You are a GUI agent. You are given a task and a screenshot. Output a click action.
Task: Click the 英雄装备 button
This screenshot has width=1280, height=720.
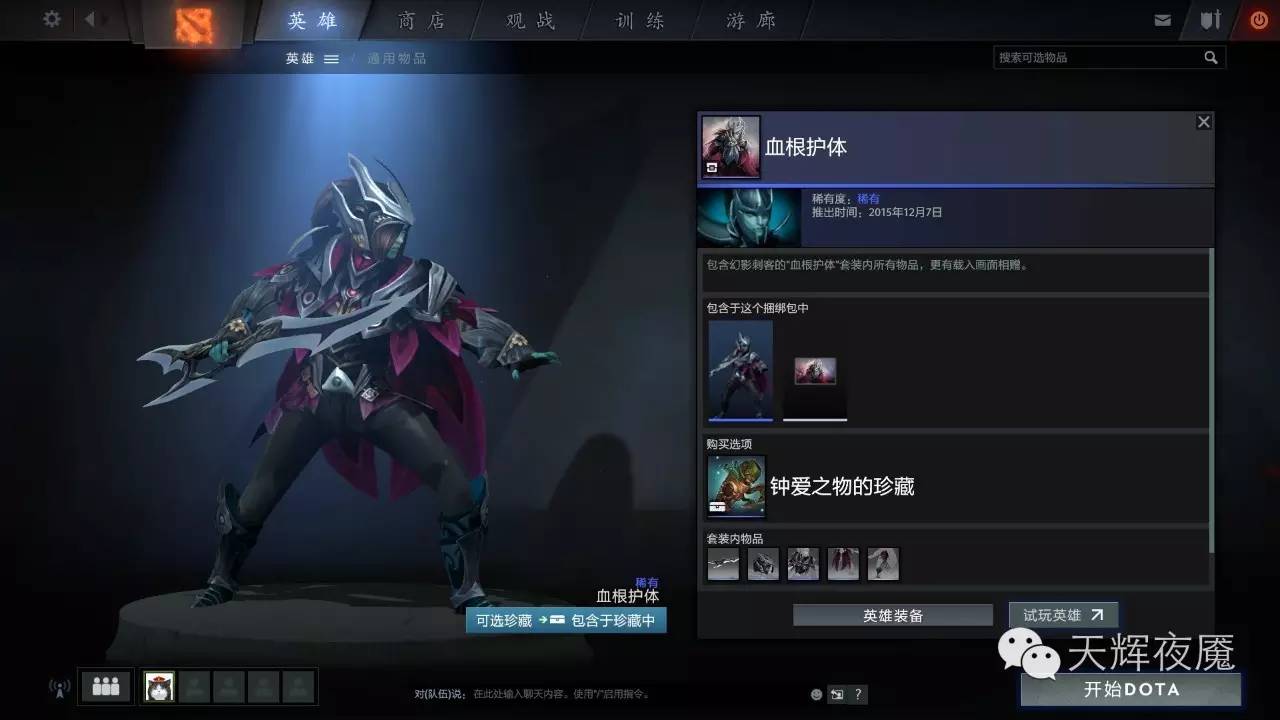[x=892, y=615]
